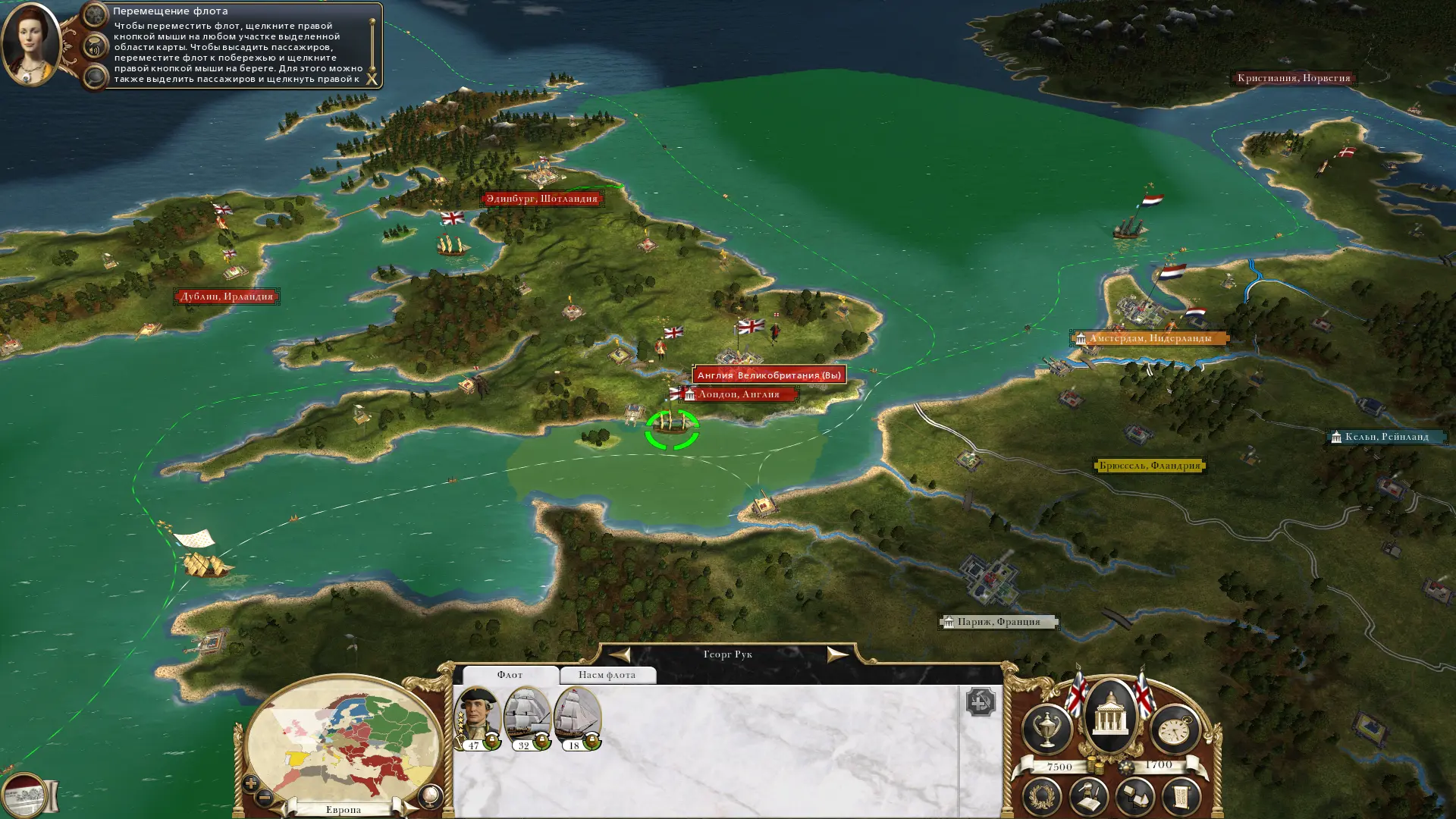Open the Насм флота tab

pos(607,675)
